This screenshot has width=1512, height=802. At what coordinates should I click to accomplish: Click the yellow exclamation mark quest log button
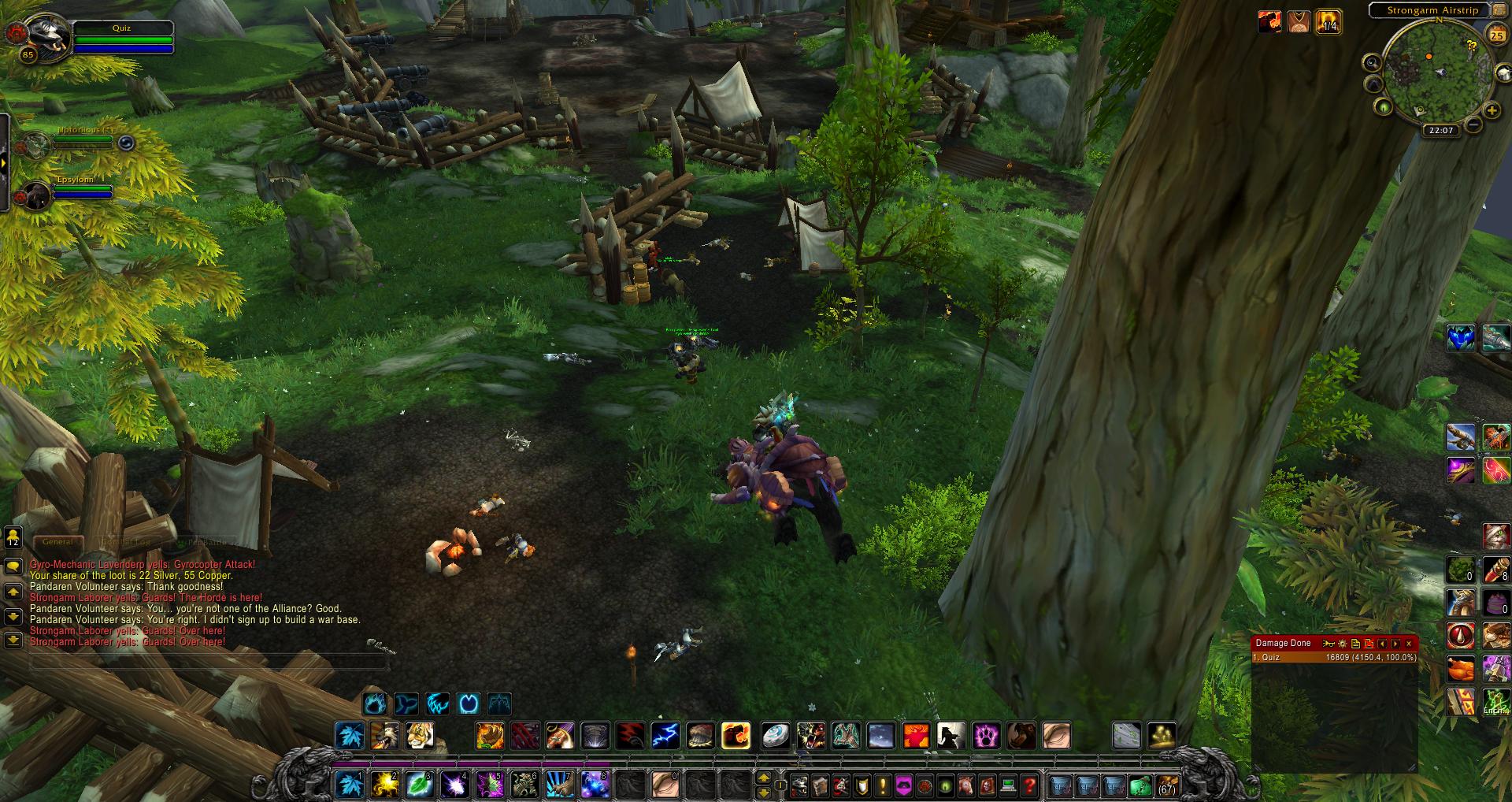883,785
